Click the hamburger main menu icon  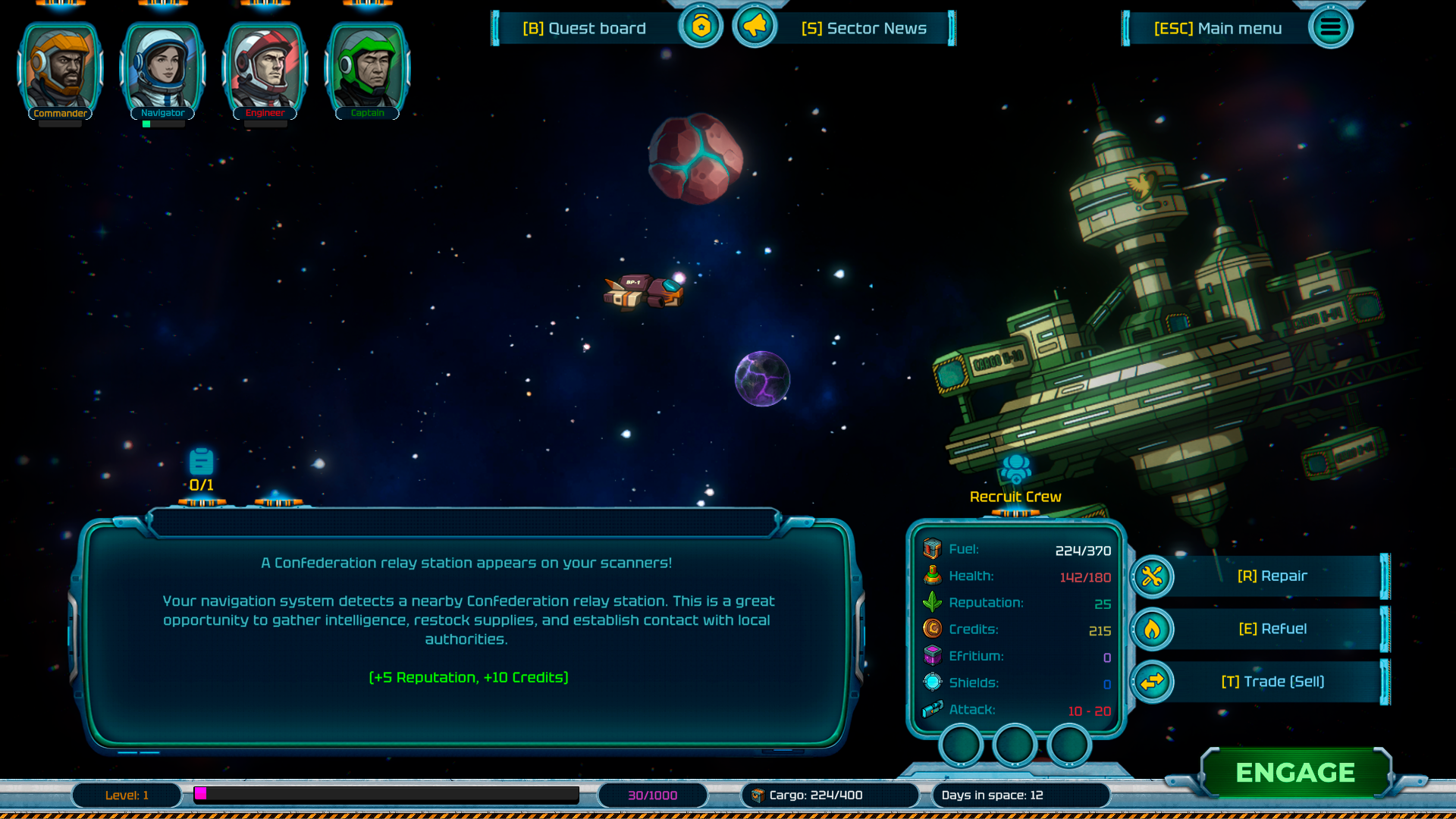[x=1330, y=28]
